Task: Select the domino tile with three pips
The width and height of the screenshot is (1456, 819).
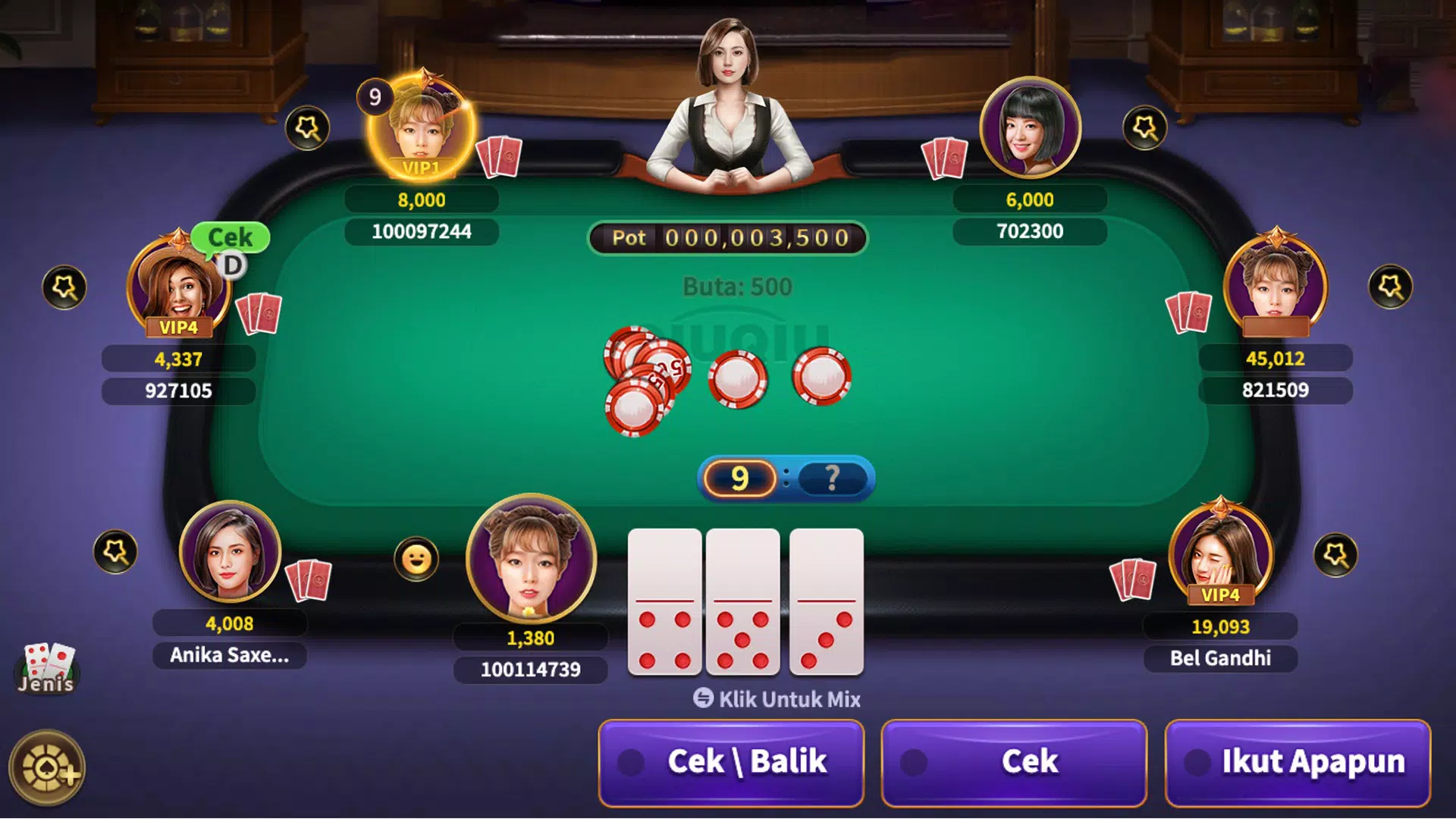Action: 826,602
